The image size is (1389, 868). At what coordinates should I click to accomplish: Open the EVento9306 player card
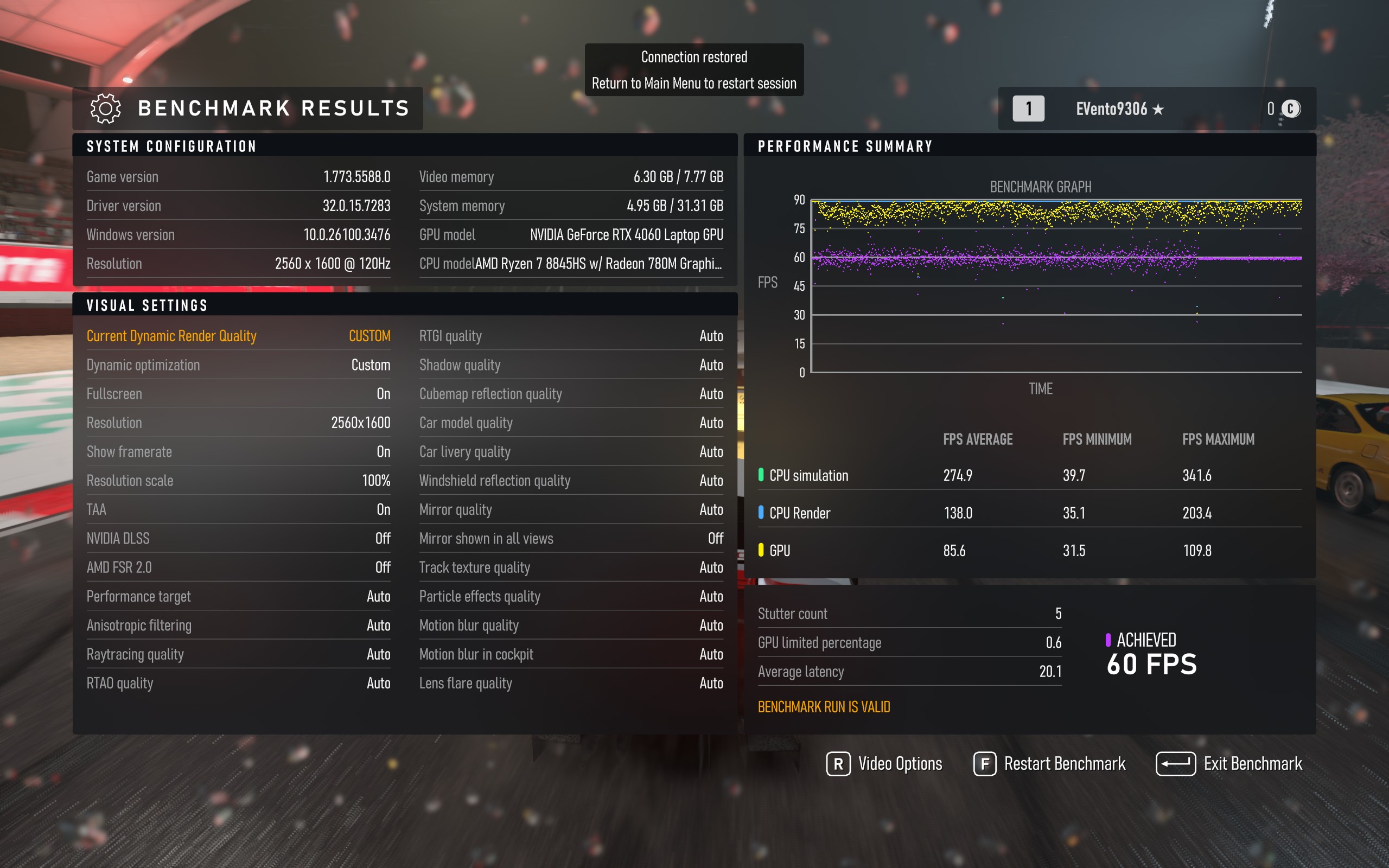click(1119, 109)
